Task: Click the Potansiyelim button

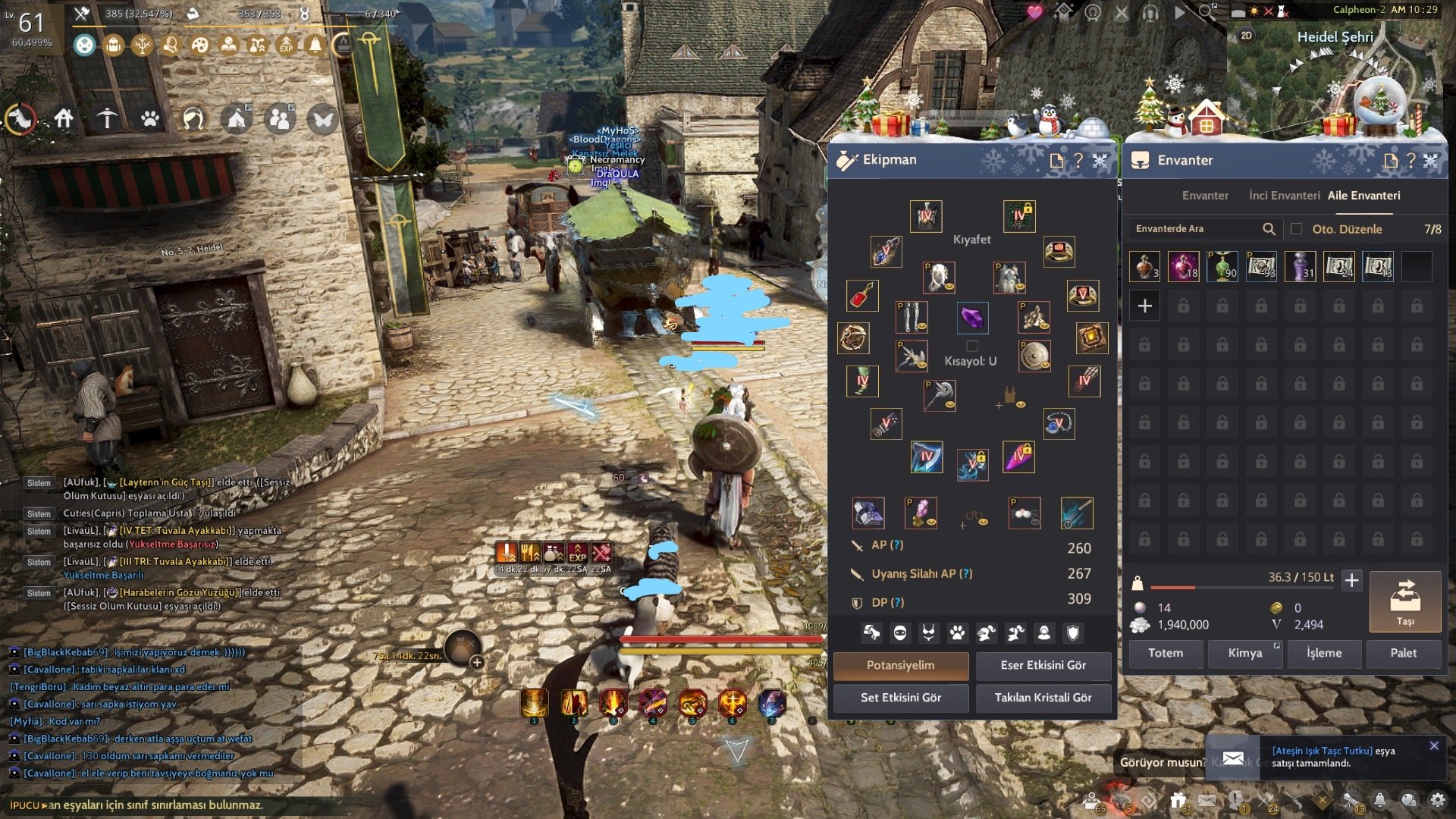Action: pyautogui.click(x=900, y=665)
